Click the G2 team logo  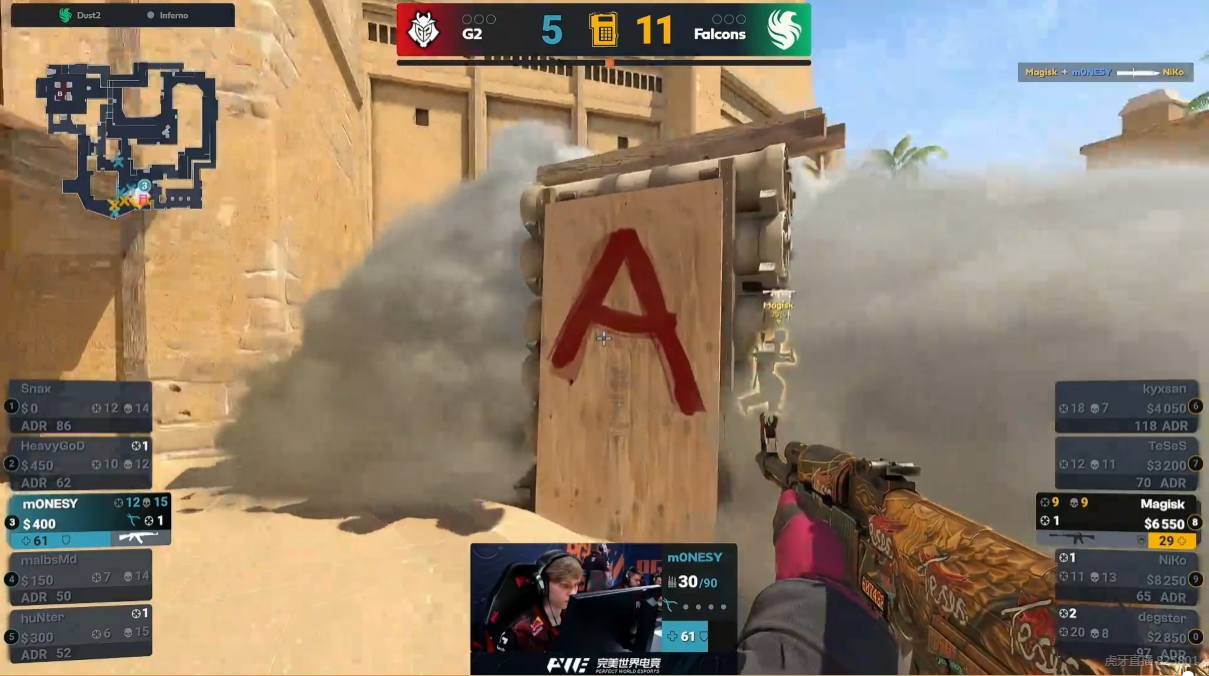pos(424,30)
